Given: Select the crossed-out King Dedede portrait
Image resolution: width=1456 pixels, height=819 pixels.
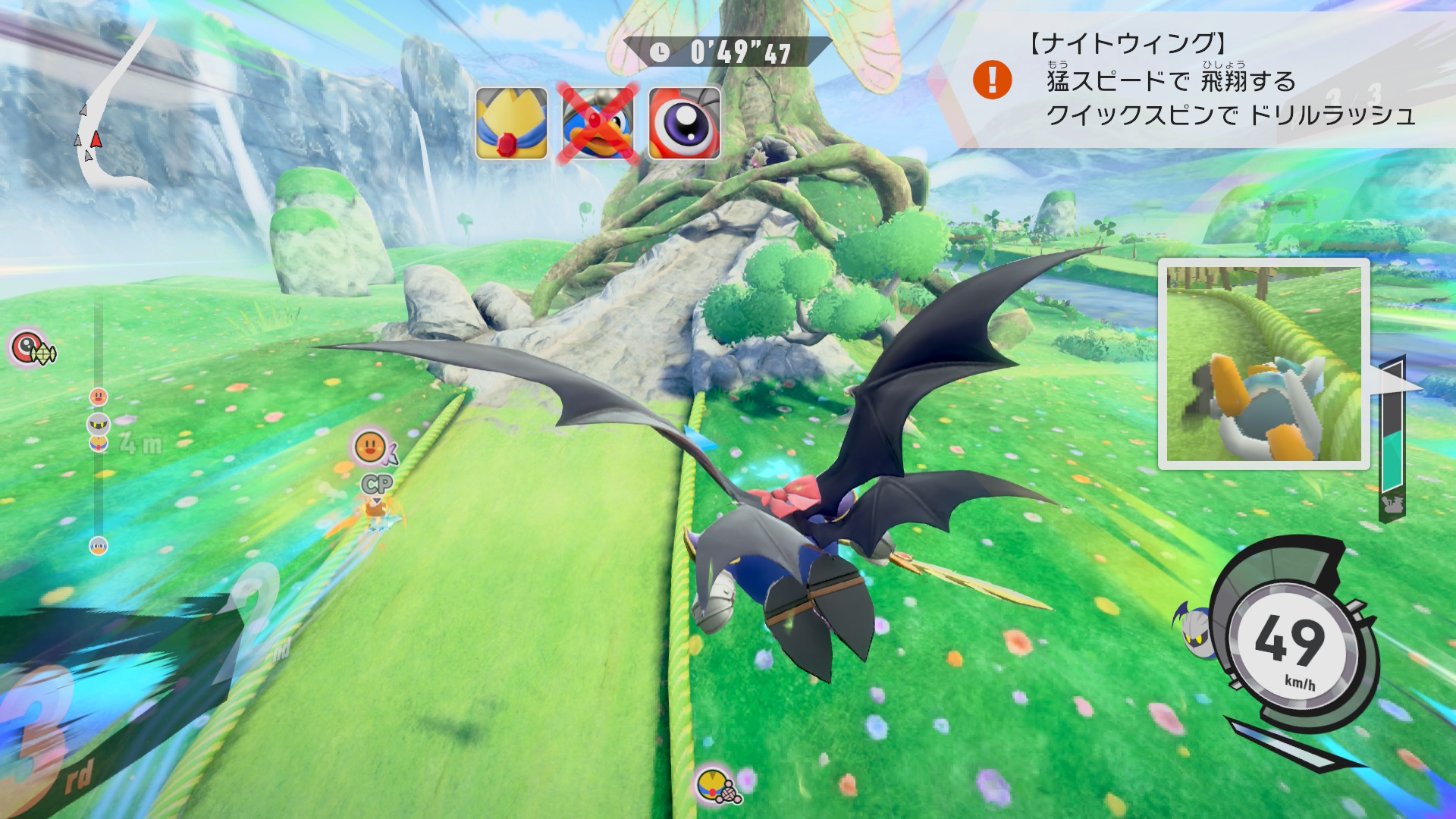Looking at the screenshot, I should (598, 124).
